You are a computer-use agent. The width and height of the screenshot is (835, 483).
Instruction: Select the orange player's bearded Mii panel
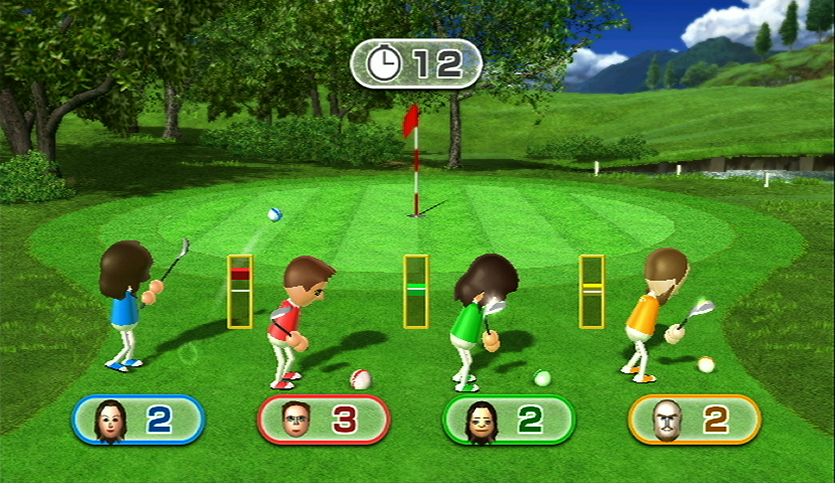[694, 419]
